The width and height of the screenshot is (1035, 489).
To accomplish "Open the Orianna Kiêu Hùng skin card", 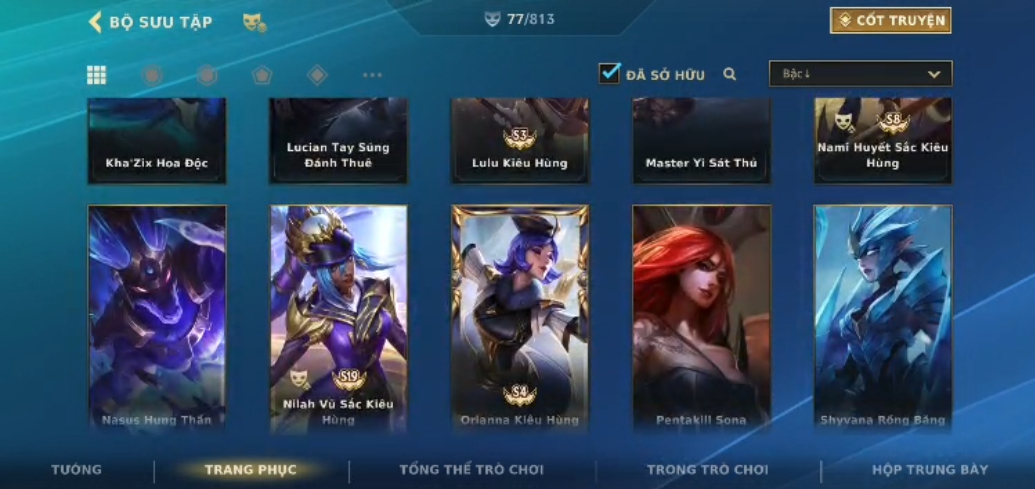I will tap(520, 316).
